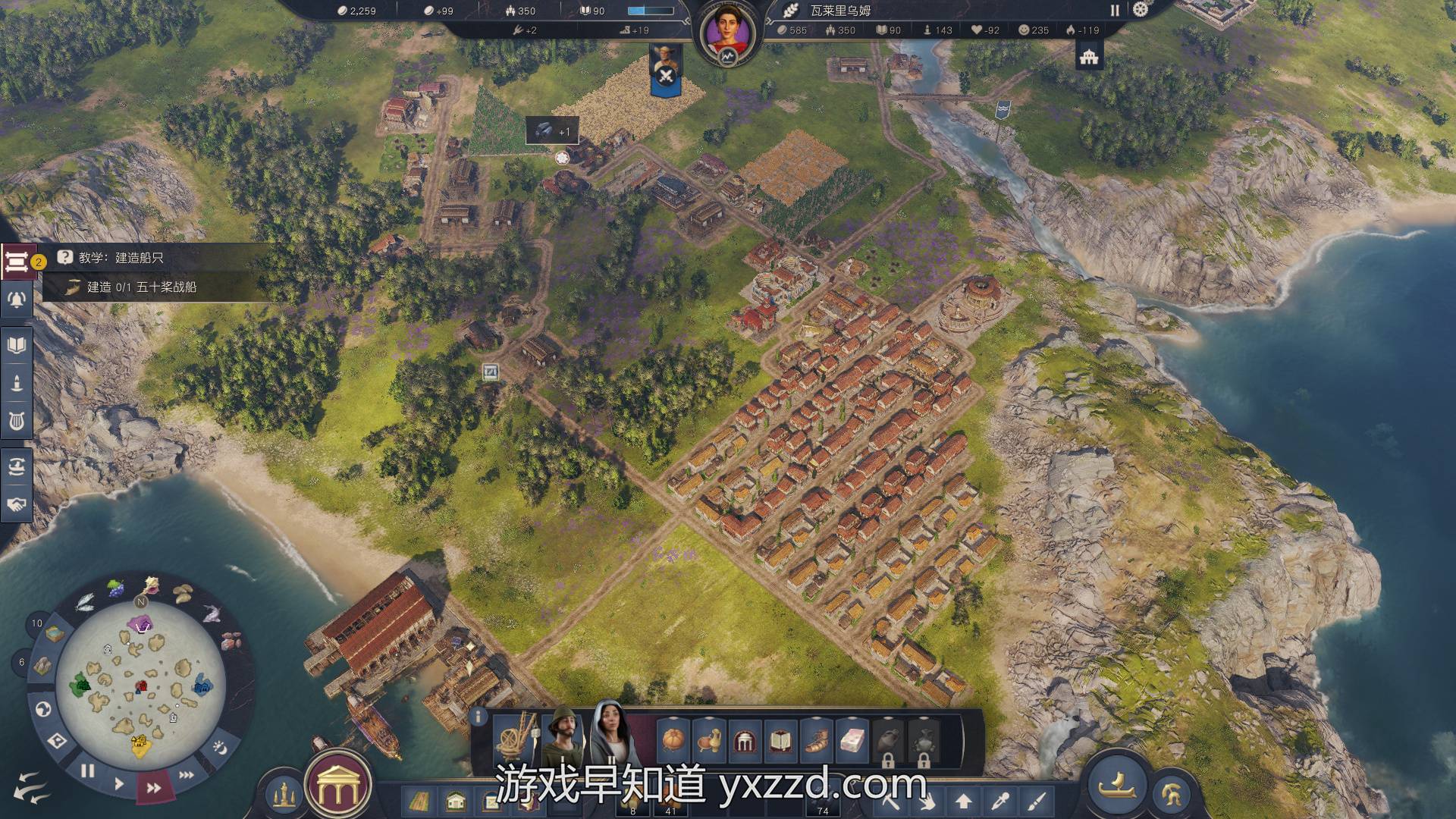This screenshot has height=819, width=1456.
Task: Open the settings gear menu
Action: pos(1141,10)
